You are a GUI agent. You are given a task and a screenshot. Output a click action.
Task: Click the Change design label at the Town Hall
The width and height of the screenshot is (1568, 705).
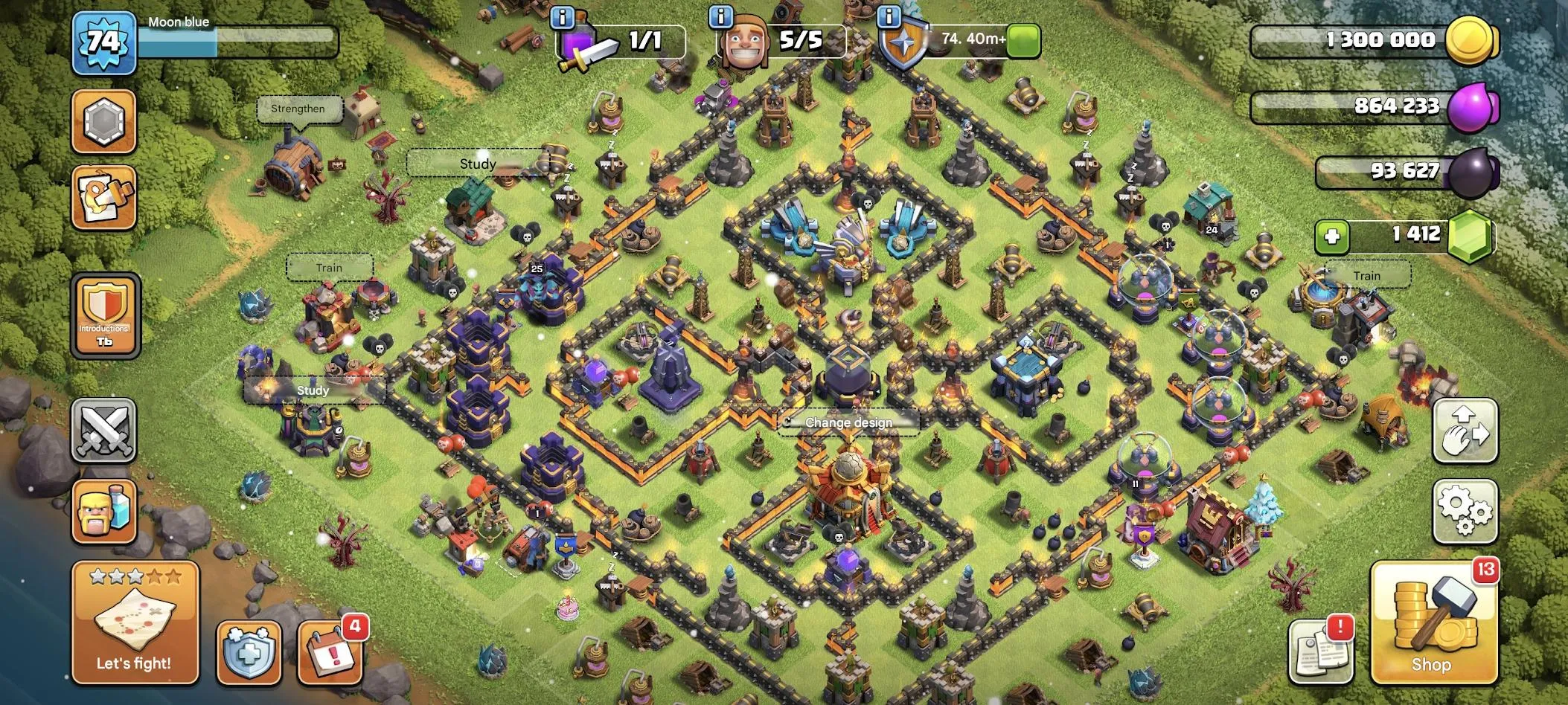[848, 422]
